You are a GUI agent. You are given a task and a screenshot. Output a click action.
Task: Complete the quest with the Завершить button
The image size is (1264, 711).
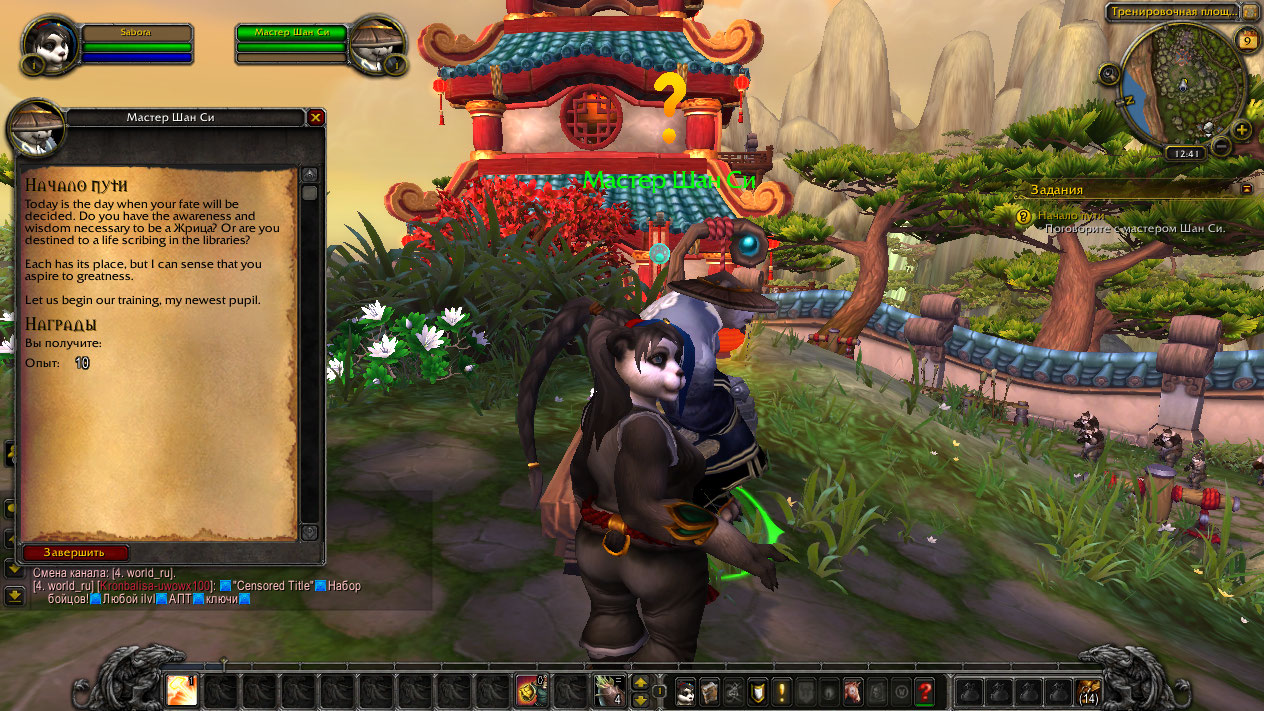click(x=75, y=552)
